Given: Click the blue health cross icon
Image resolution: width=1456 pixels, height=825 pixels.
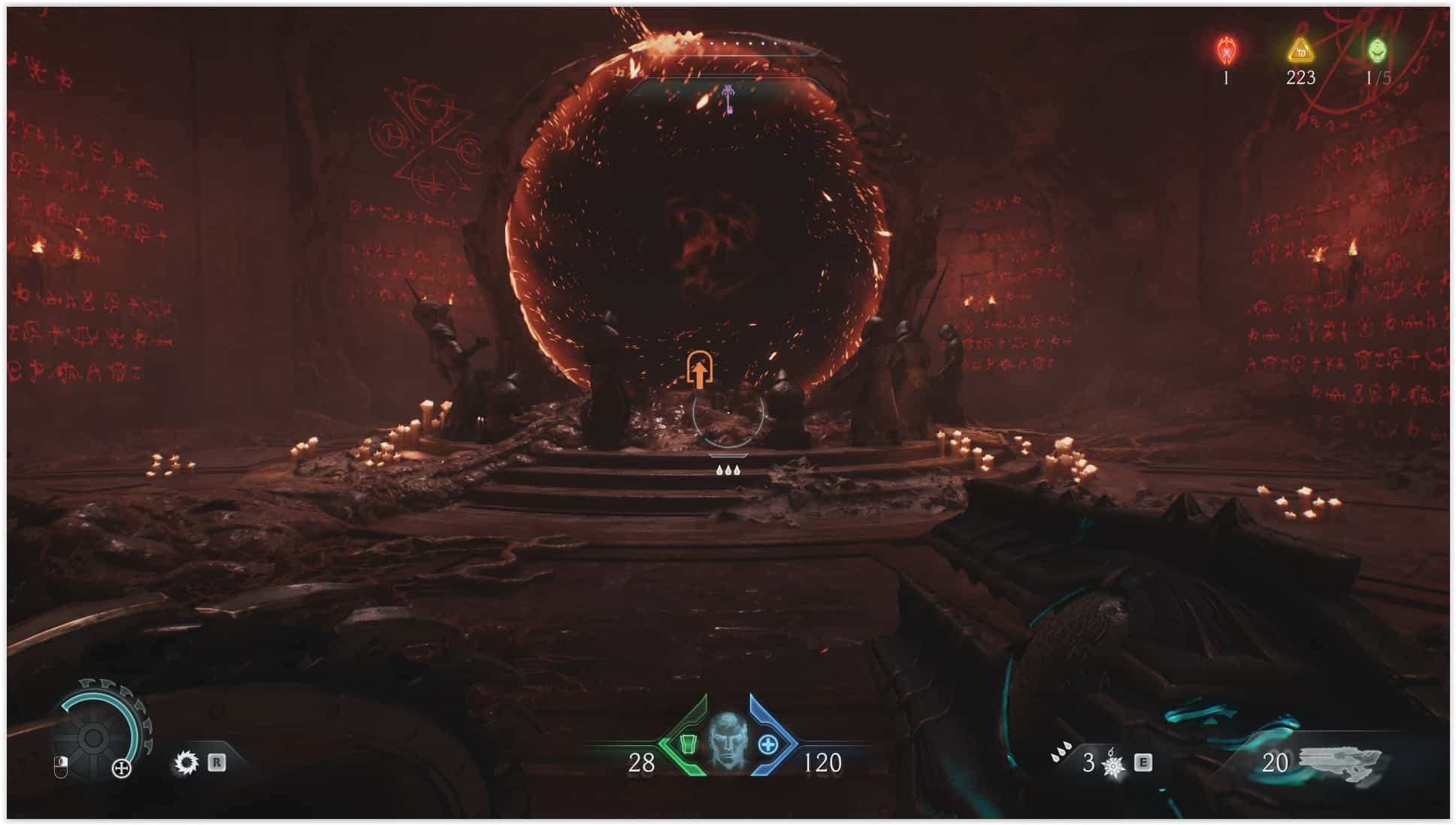Looking at the screenshot, I should click(x=767, y=745).
